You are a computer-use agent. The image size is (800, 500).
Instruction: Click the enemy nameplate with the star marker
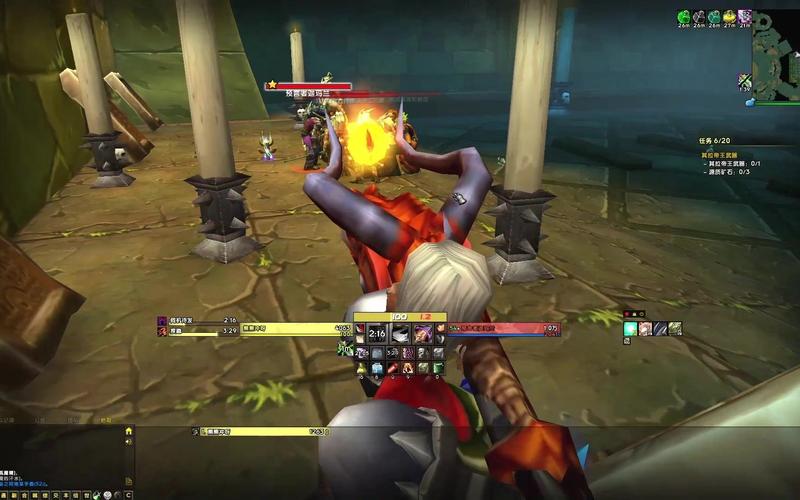(308, 87)
